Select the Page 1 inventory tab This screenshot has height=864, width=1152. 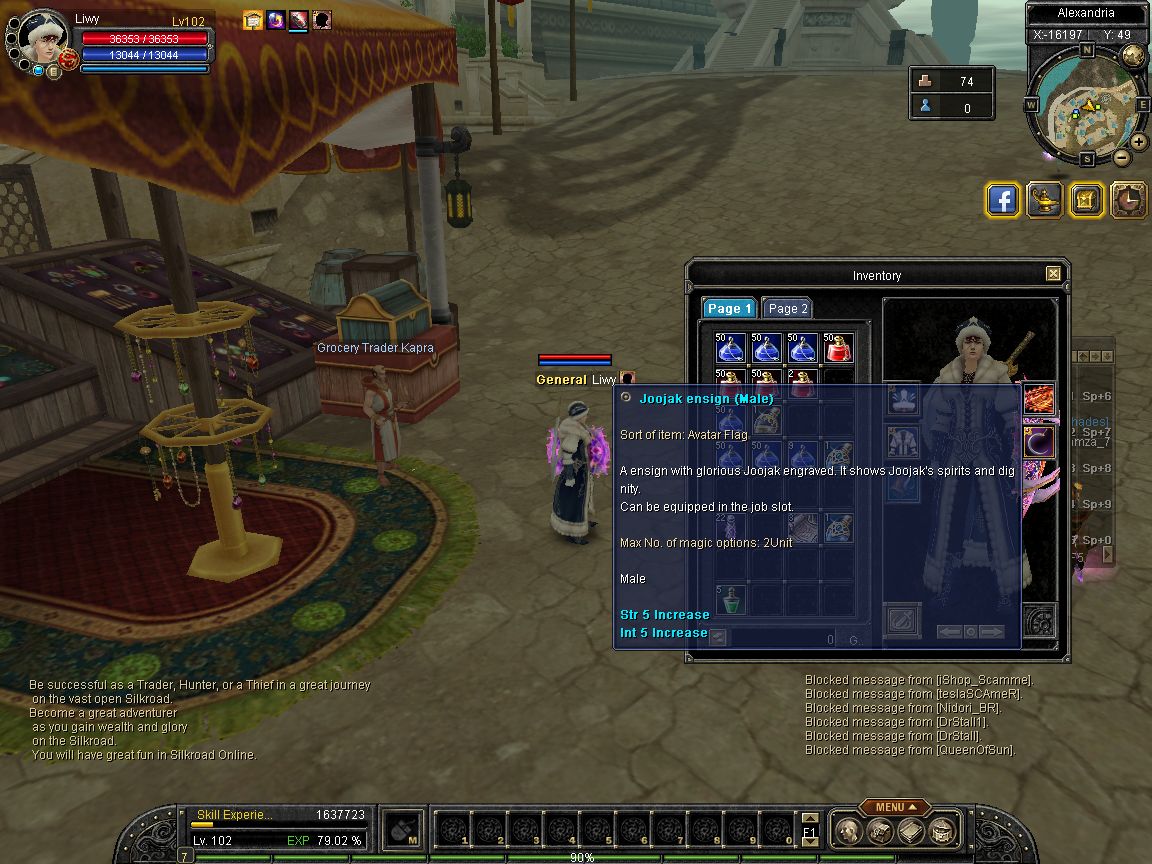[x=729, y=309]
